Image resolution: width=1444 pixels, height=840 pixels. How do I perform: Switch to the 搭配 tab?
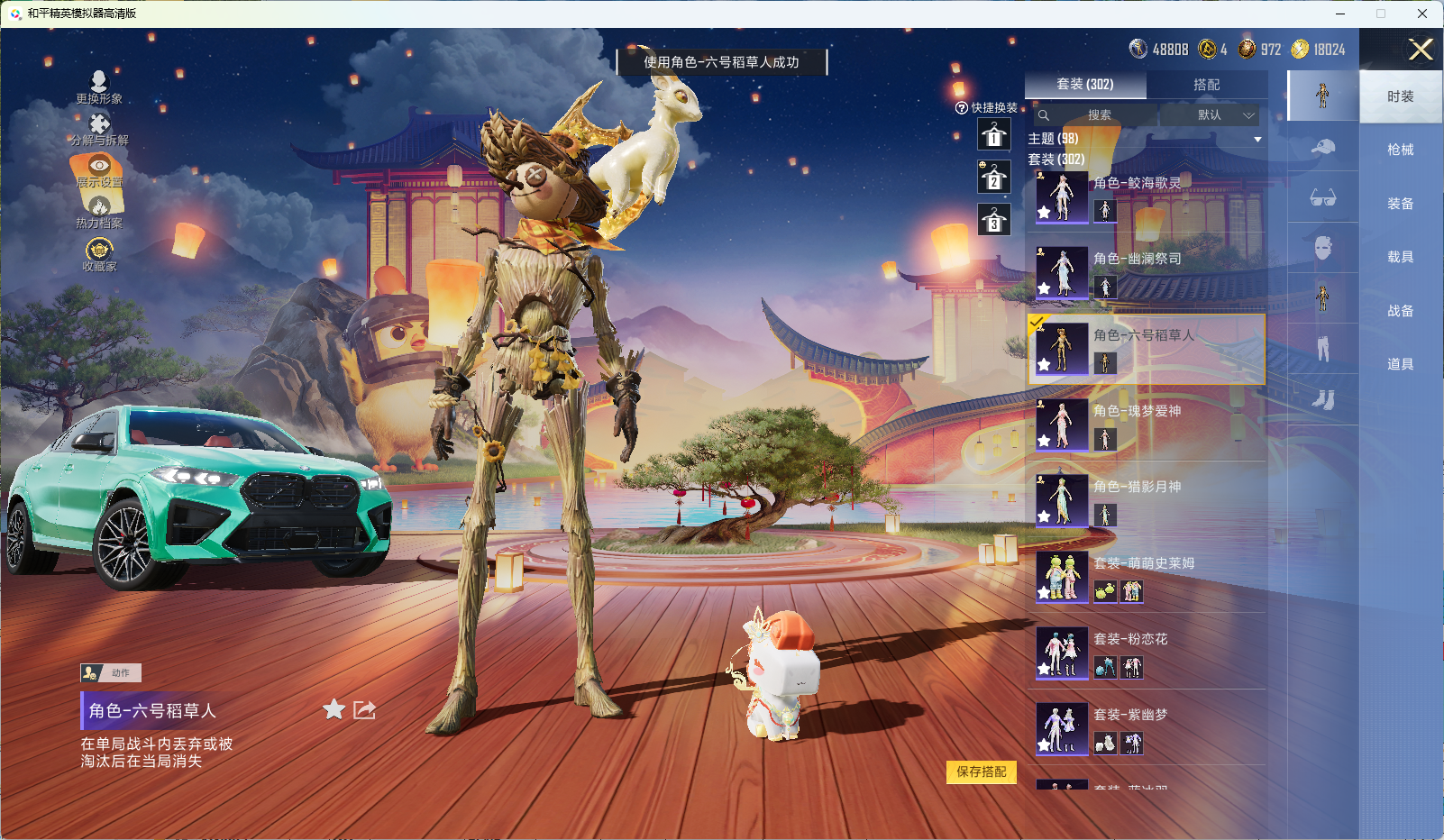[1206, 85]
